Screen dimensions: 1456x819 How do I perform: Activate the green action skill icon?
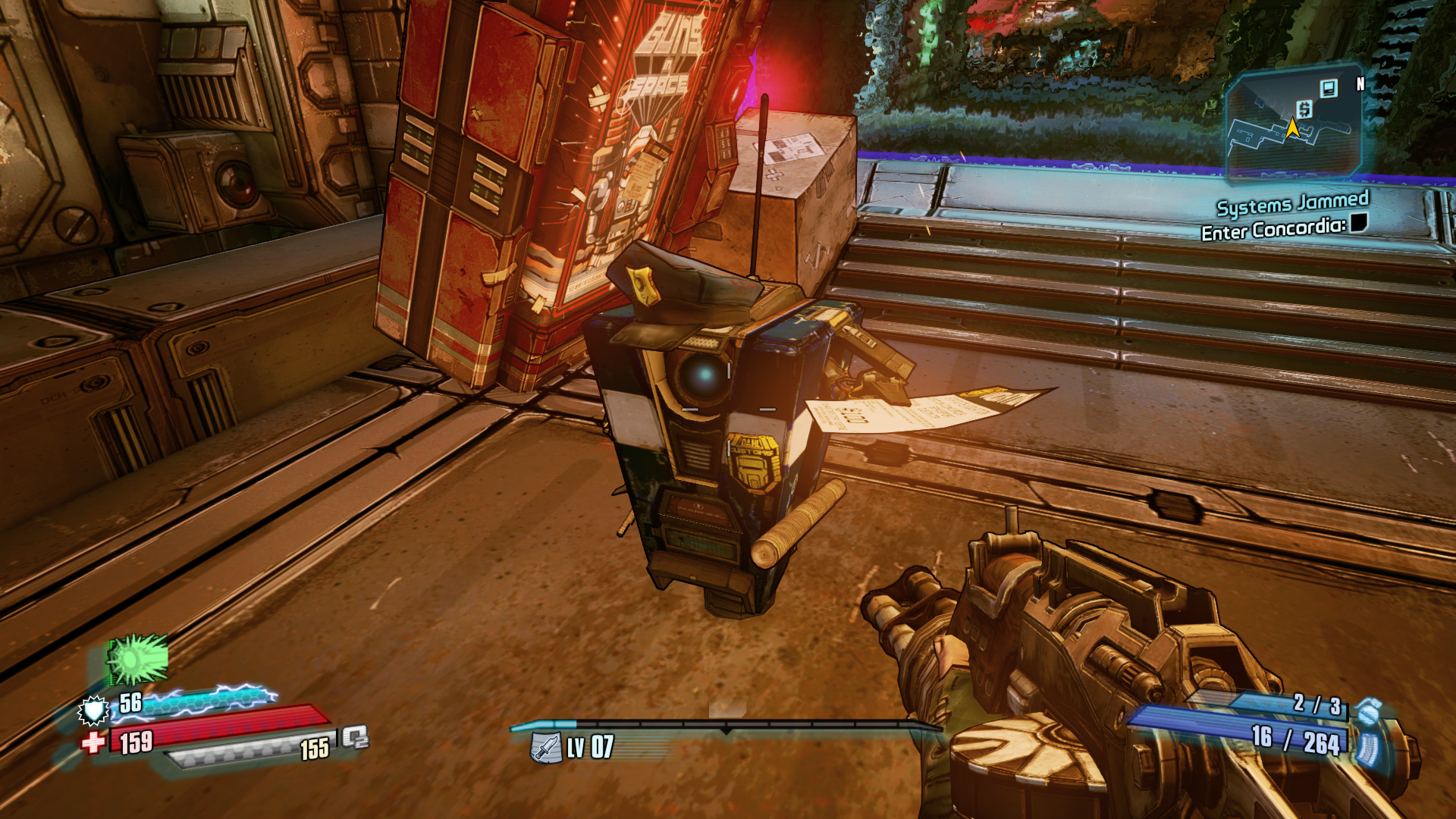tap(137, 660)
